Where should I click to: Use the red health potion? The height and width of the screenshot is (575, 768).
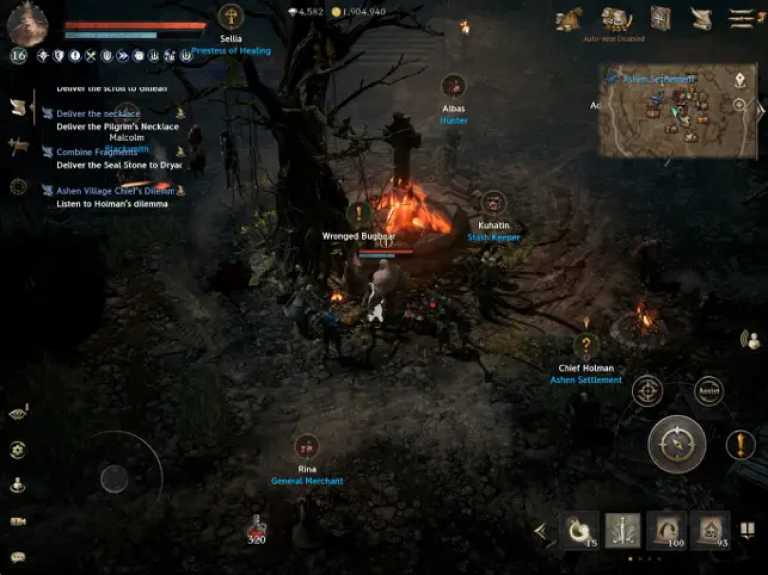pos(257,526)
